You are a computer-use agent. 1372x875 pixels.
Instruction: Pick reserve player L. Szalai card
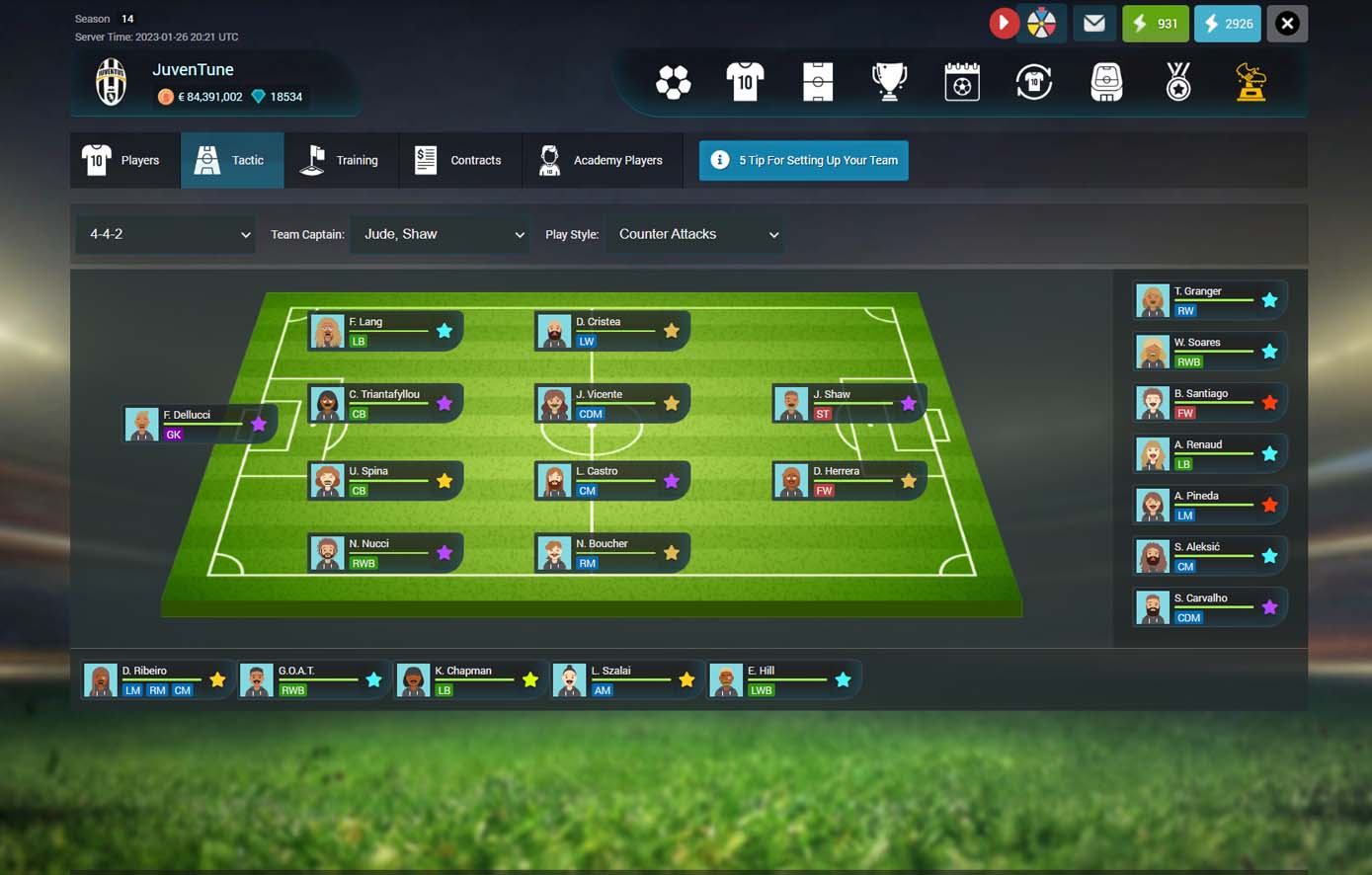(624, 679)
